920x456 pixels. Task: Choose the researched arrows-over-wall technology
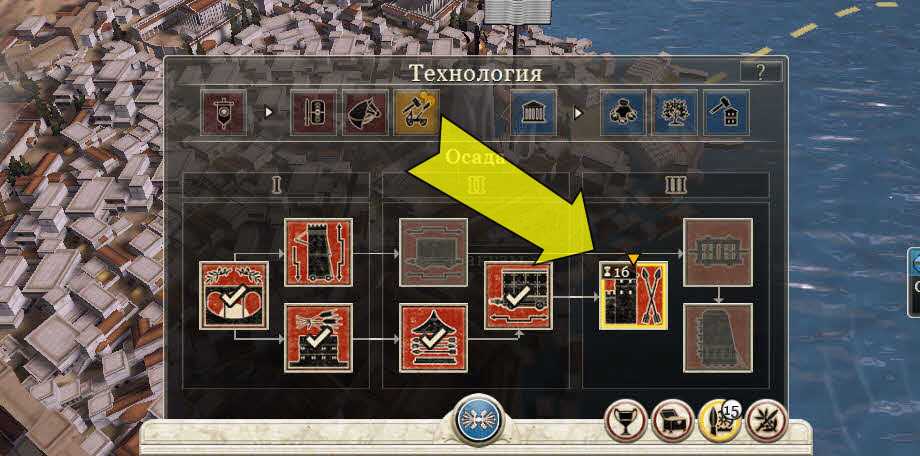click(318, 337)
